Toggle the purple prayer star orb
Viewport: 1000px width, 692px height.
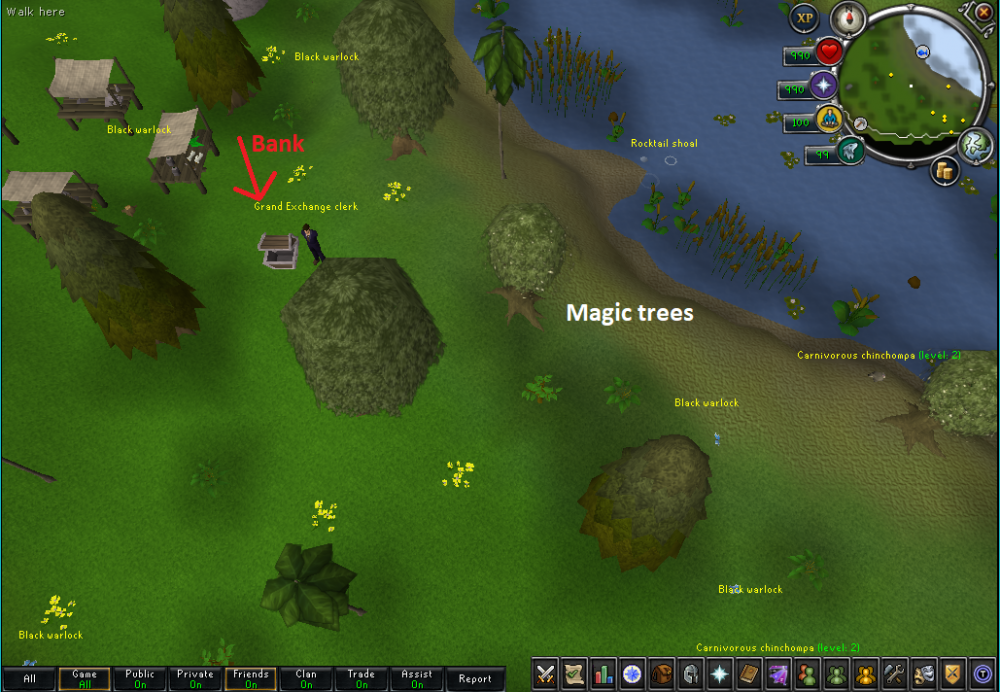823,86
